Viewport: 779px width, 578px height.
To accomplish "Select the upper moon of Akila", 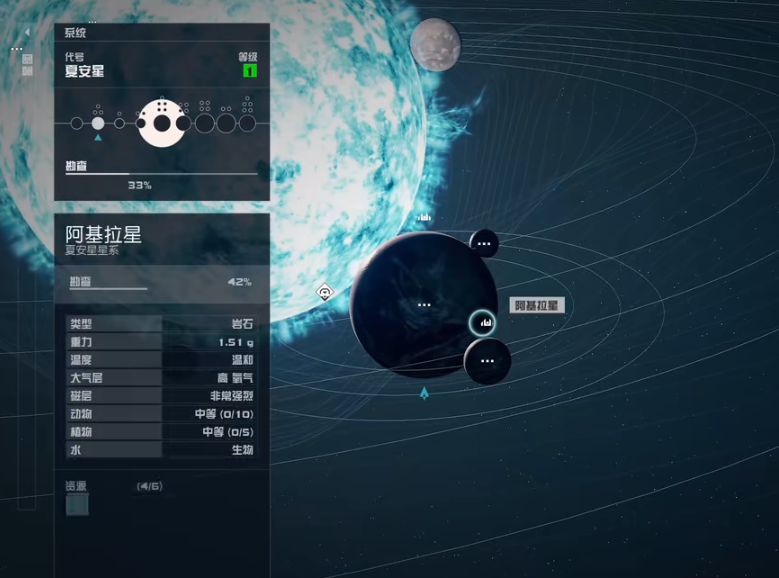I will pos(484,243).
